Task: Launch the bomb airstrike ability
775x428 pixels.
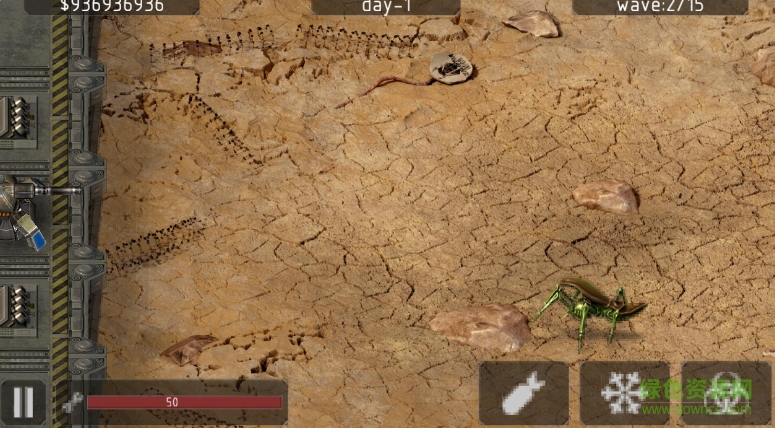Action: 523,393
